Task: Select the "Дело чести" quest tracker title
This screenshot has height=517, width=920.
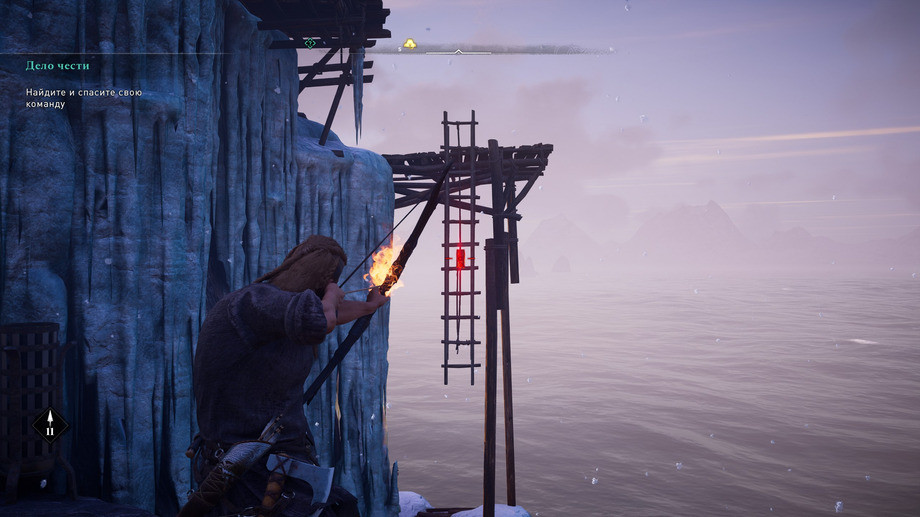Action: point(58,66)
